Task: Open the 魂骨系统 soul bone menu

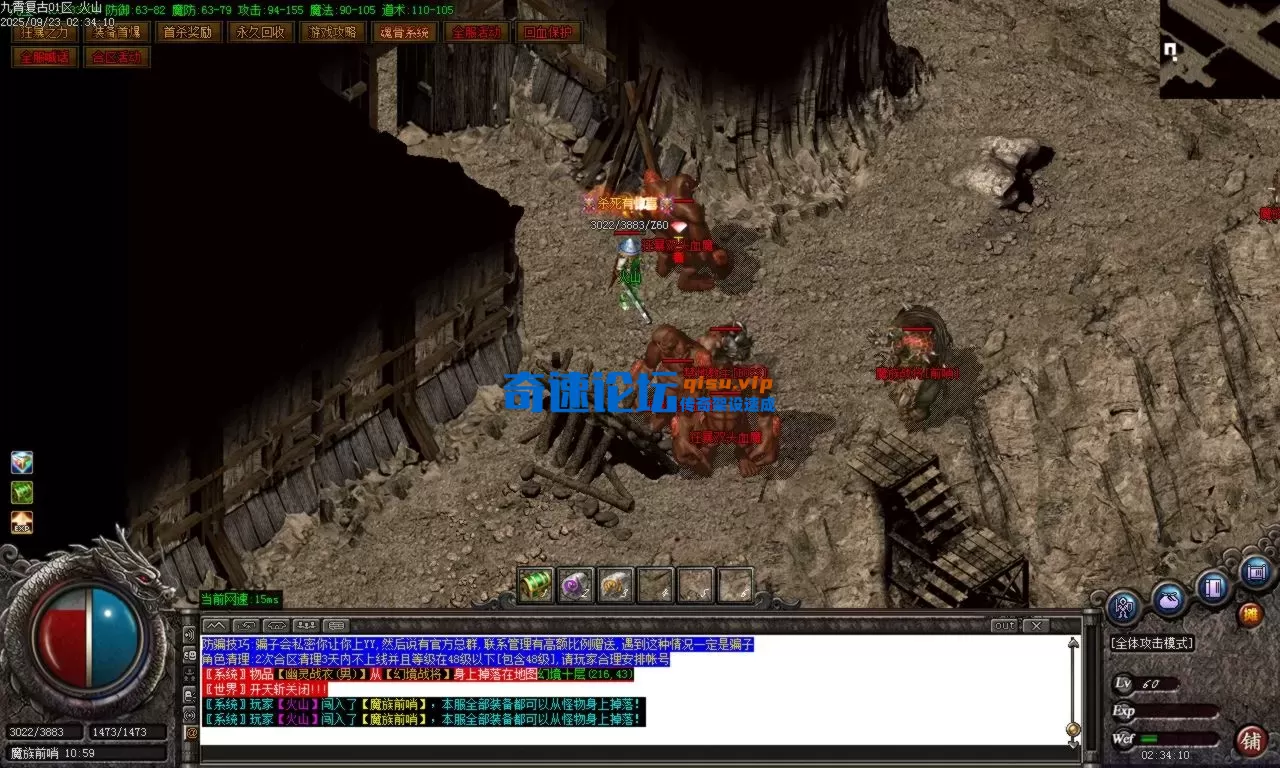Action: click(406, 31)
